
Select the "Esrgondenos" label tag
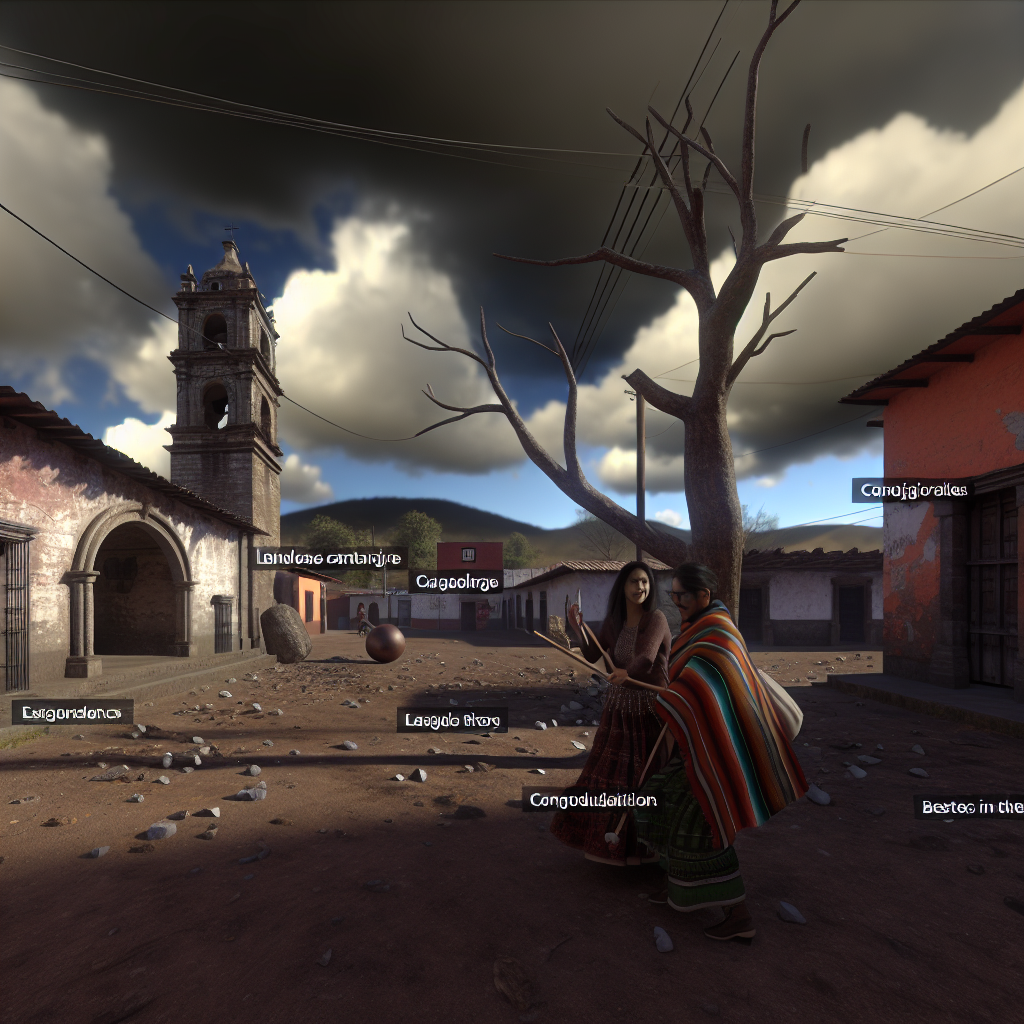pos(72,712)
